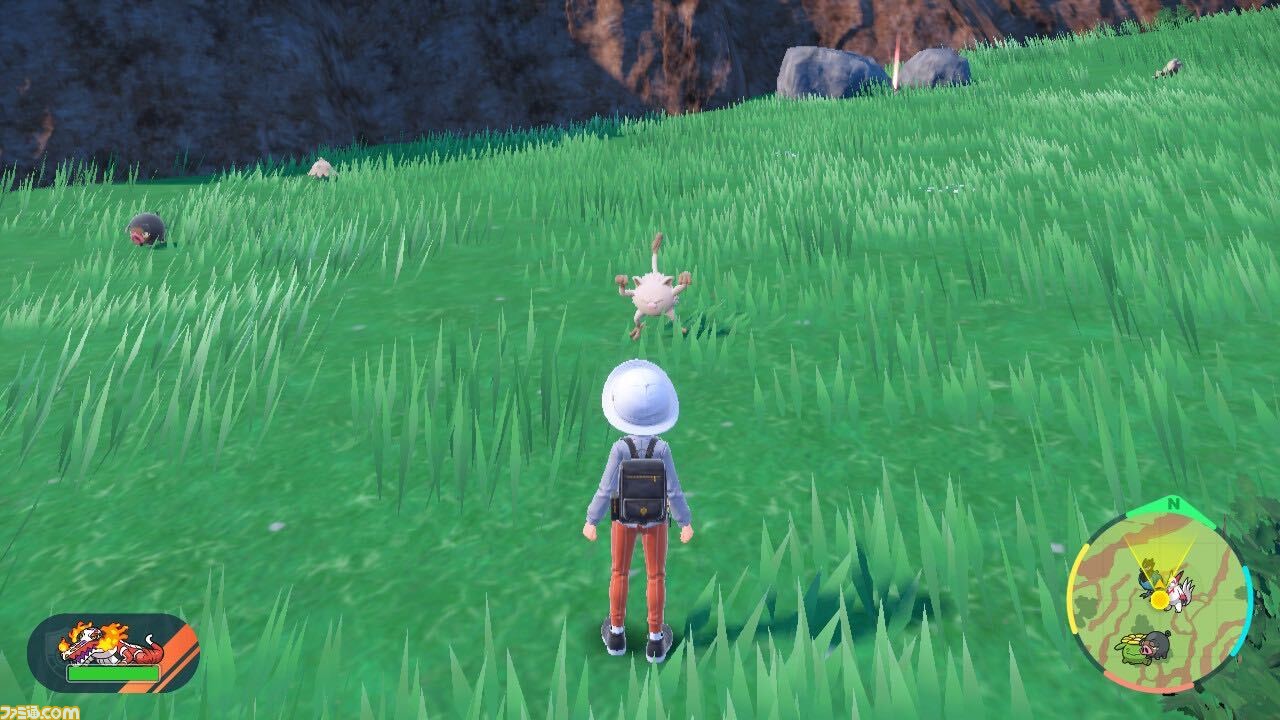
Task: Expand the yellow view cone on the minimap
Action: point(1160,554)
